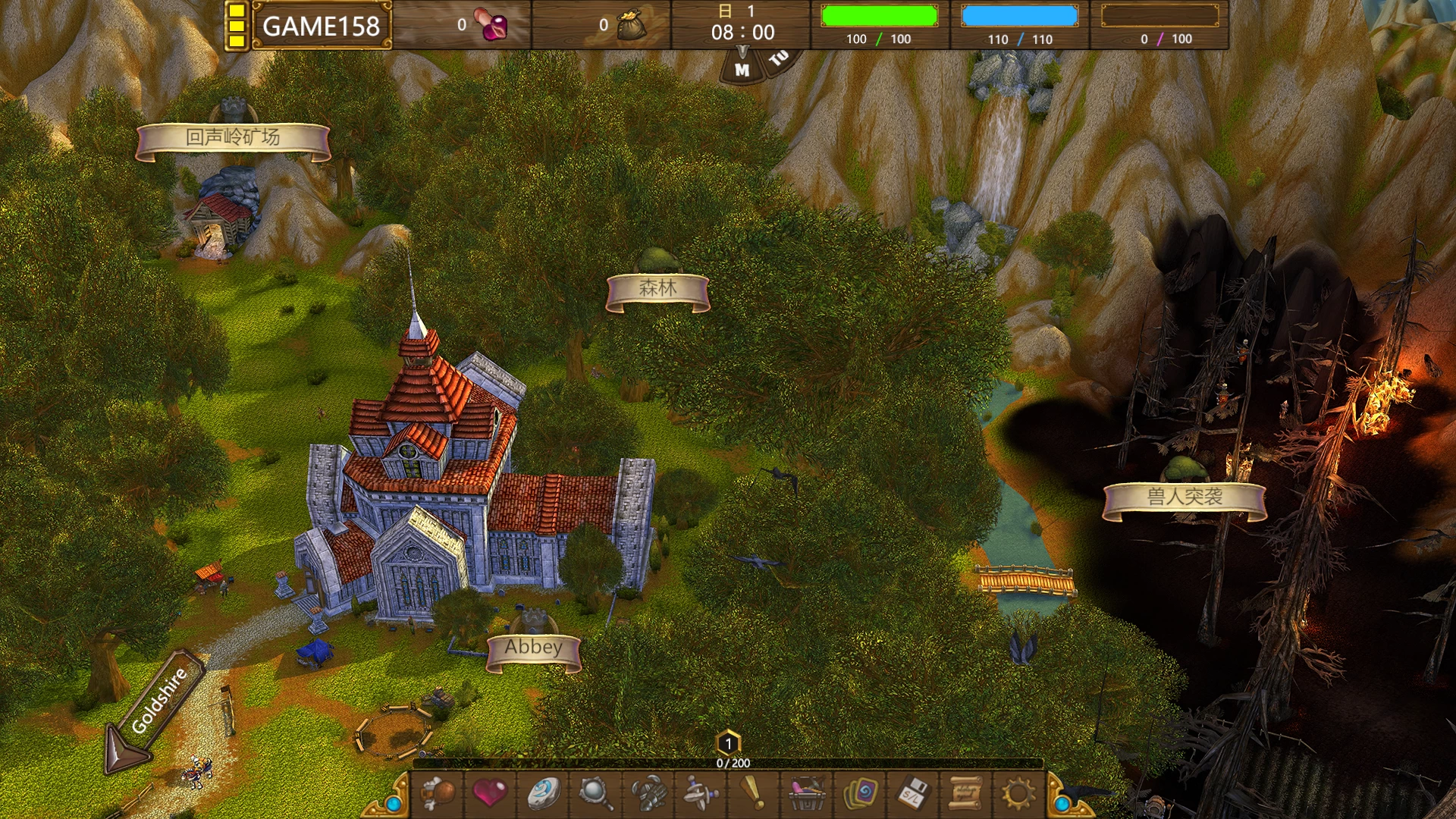Open the parchment scroll log icon
Image resolution: width=1456 pixels, height=819 pixels.
point(965,793)
